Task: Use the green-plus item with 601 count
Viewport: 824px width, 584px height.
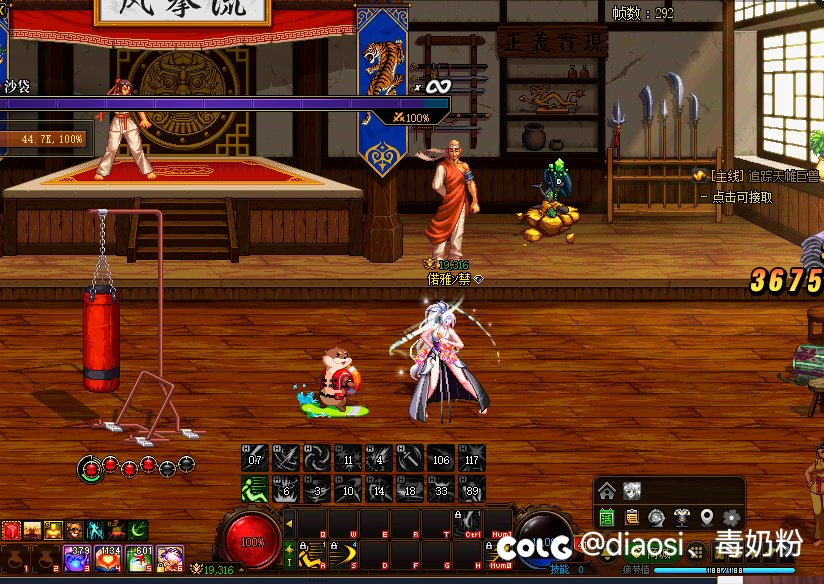Action: click(x=140, y=558)
